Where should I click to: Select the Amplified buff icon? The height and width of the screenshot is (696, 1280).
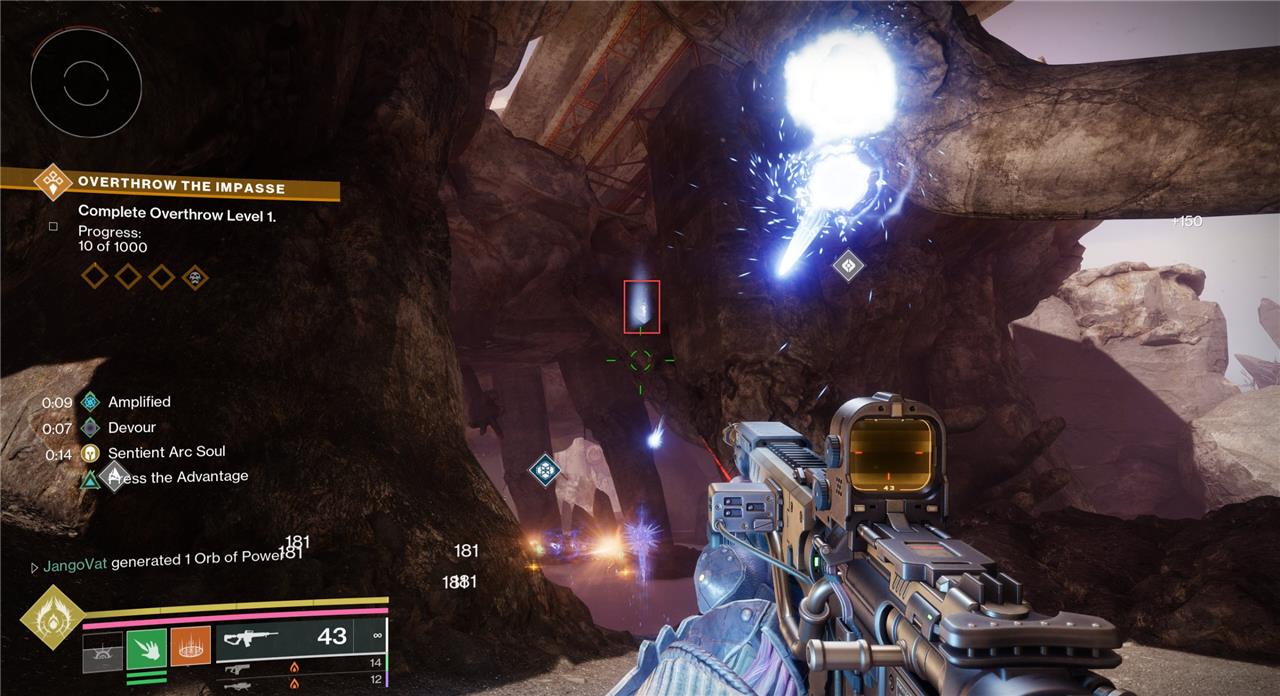click(91, 402)
